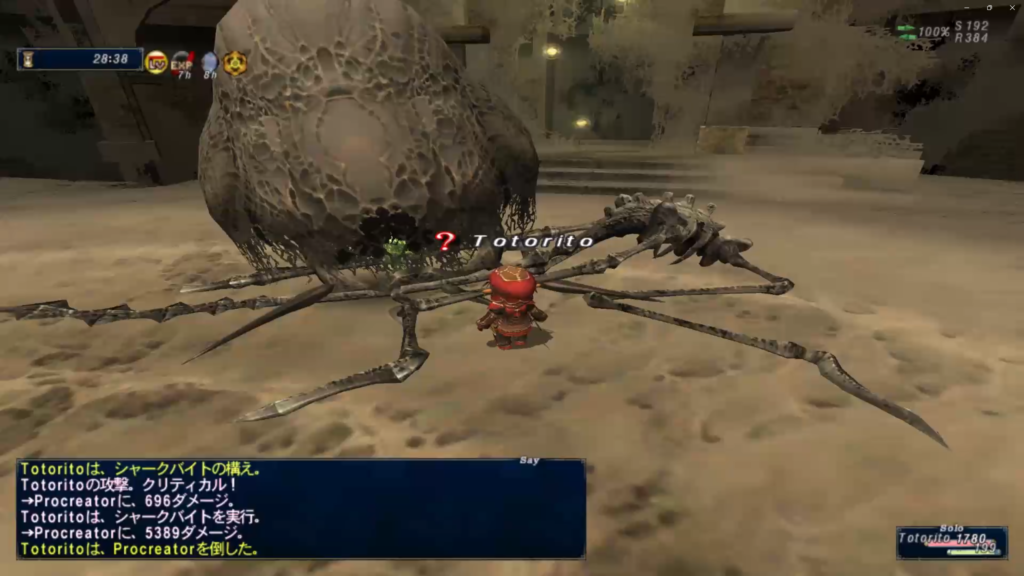Click the blue orb status effect icon

[x=208, y=62]
